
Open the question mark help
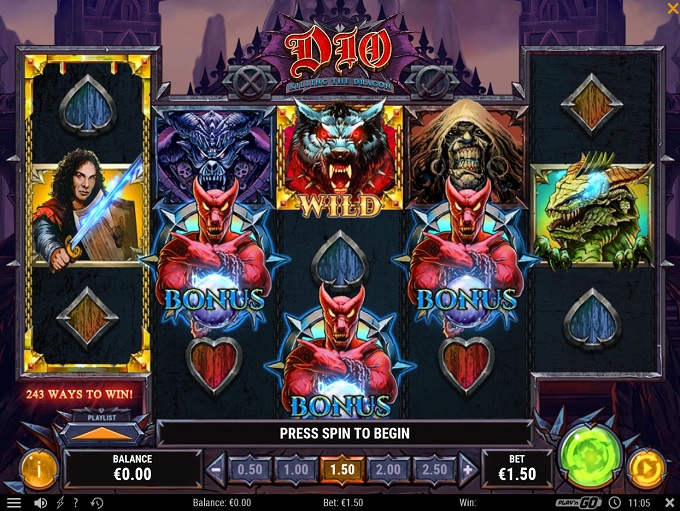coord(77,503)
